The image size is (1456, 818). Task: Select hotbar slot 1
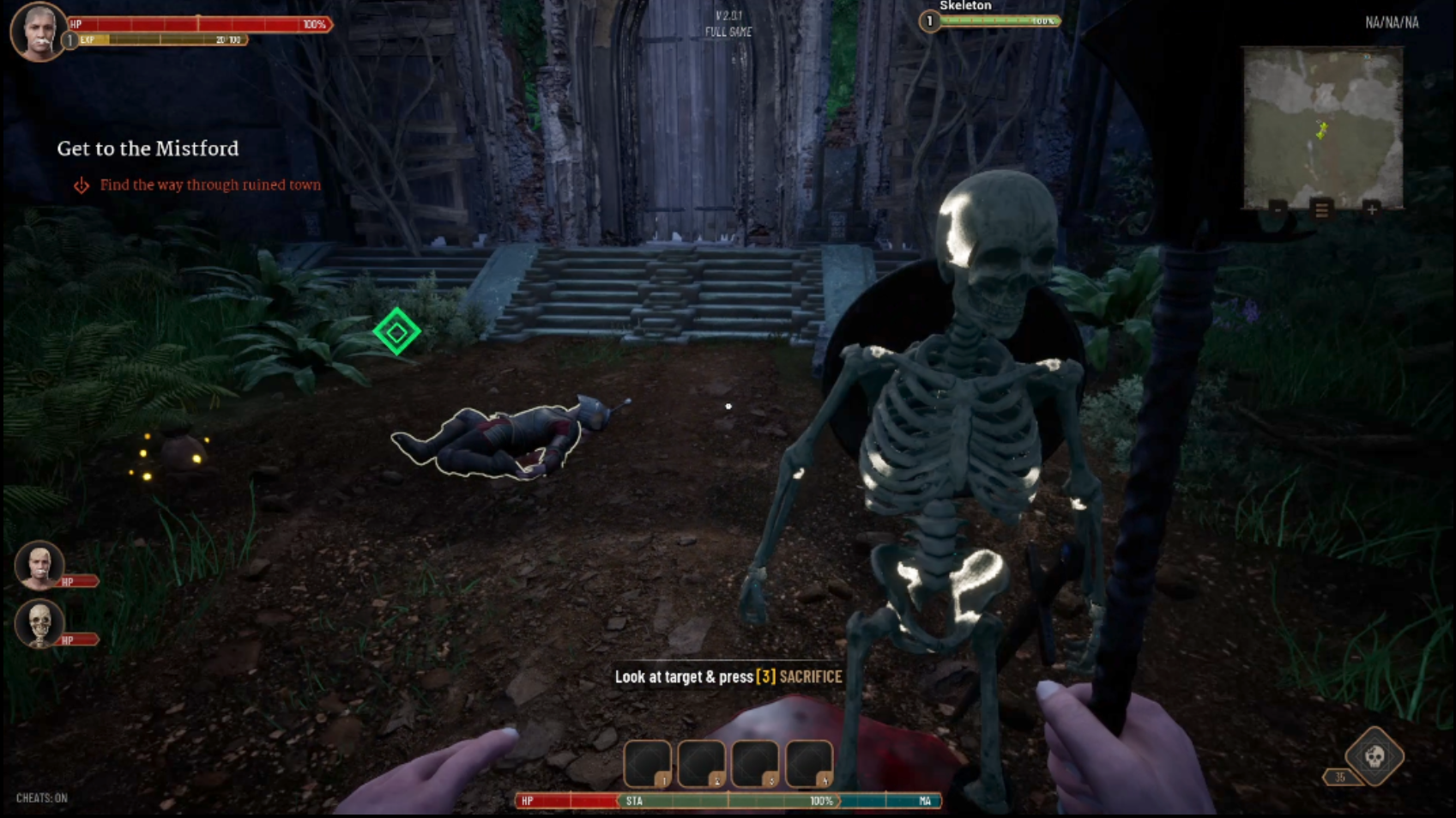click(x=649, y=761)
